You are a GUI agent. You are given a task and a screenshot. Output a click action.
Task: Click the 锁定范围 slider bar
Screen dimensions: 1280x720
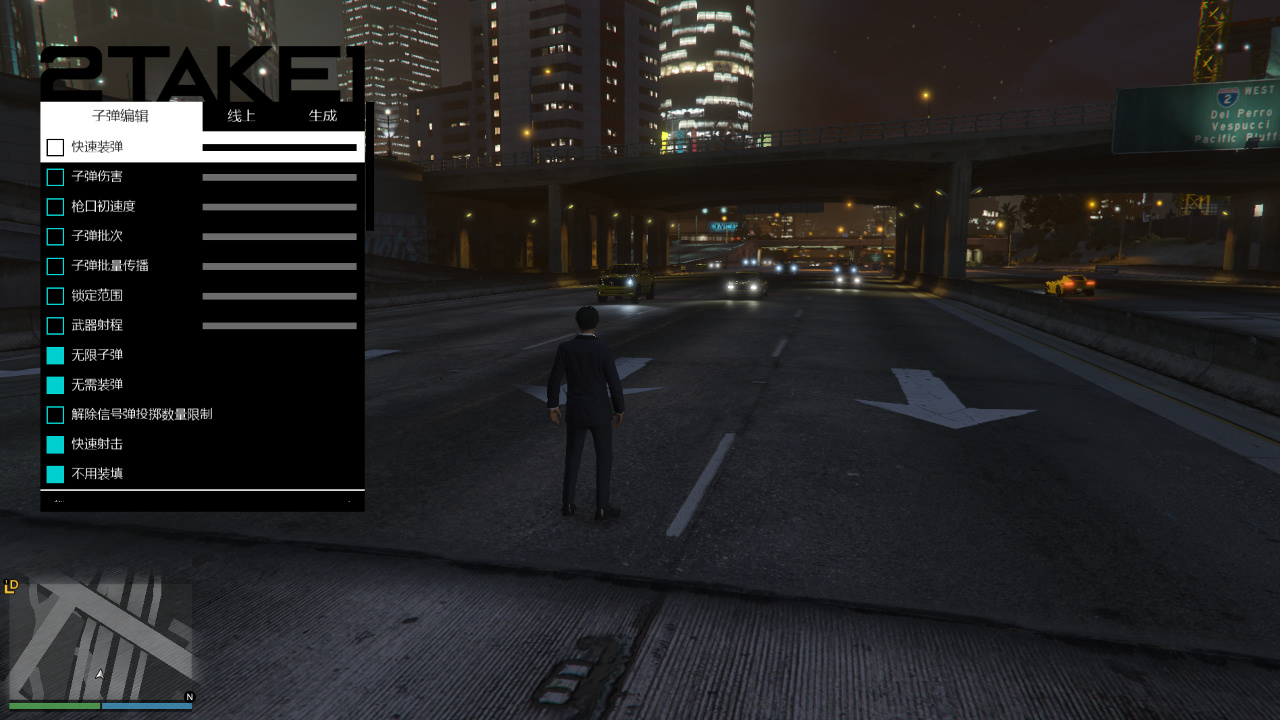pyautogui.click(x=279, y=296)
